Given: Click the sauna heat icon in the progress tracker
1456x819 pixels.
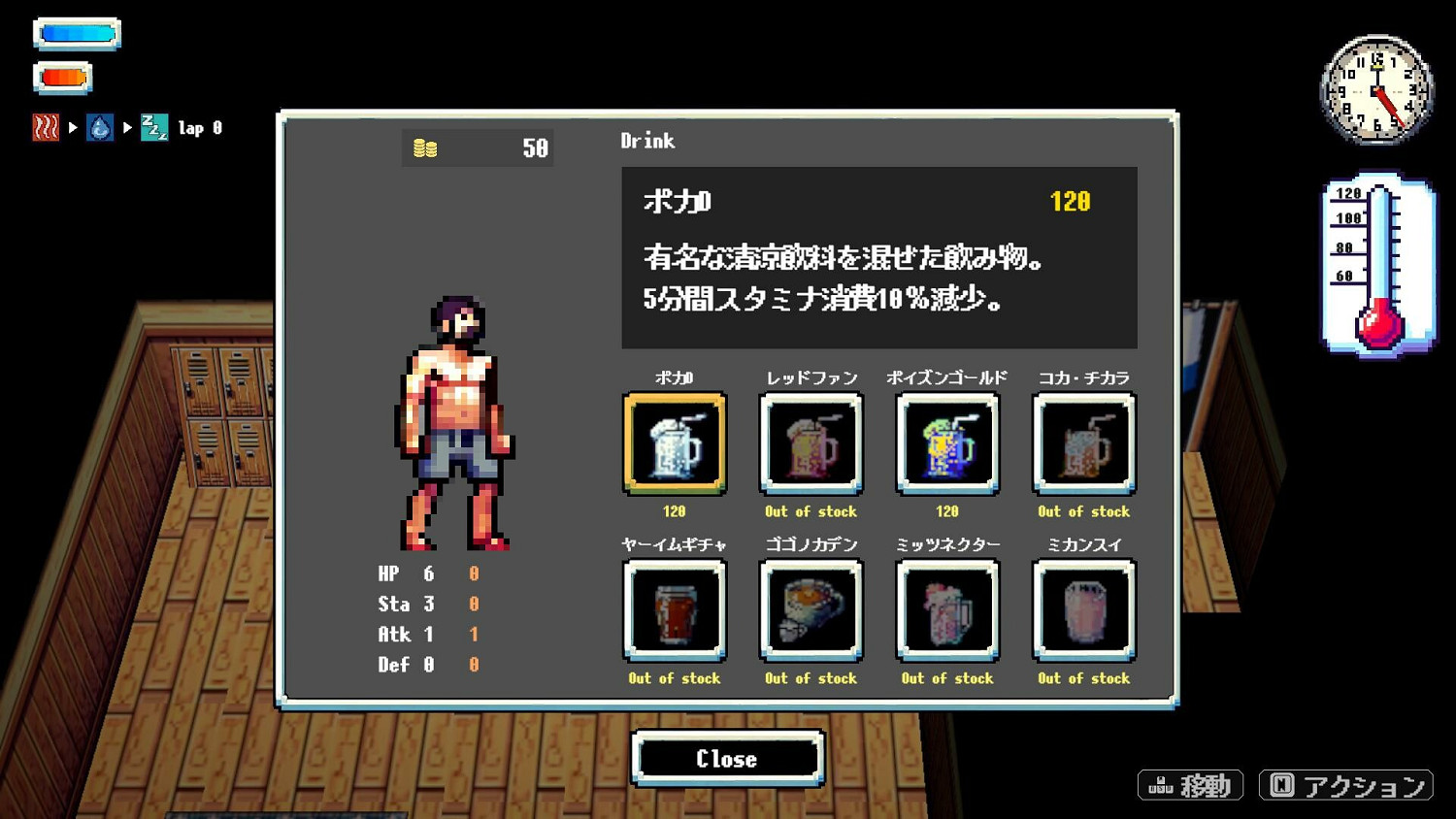Looking at the screenshot, I should coord(46,127).
